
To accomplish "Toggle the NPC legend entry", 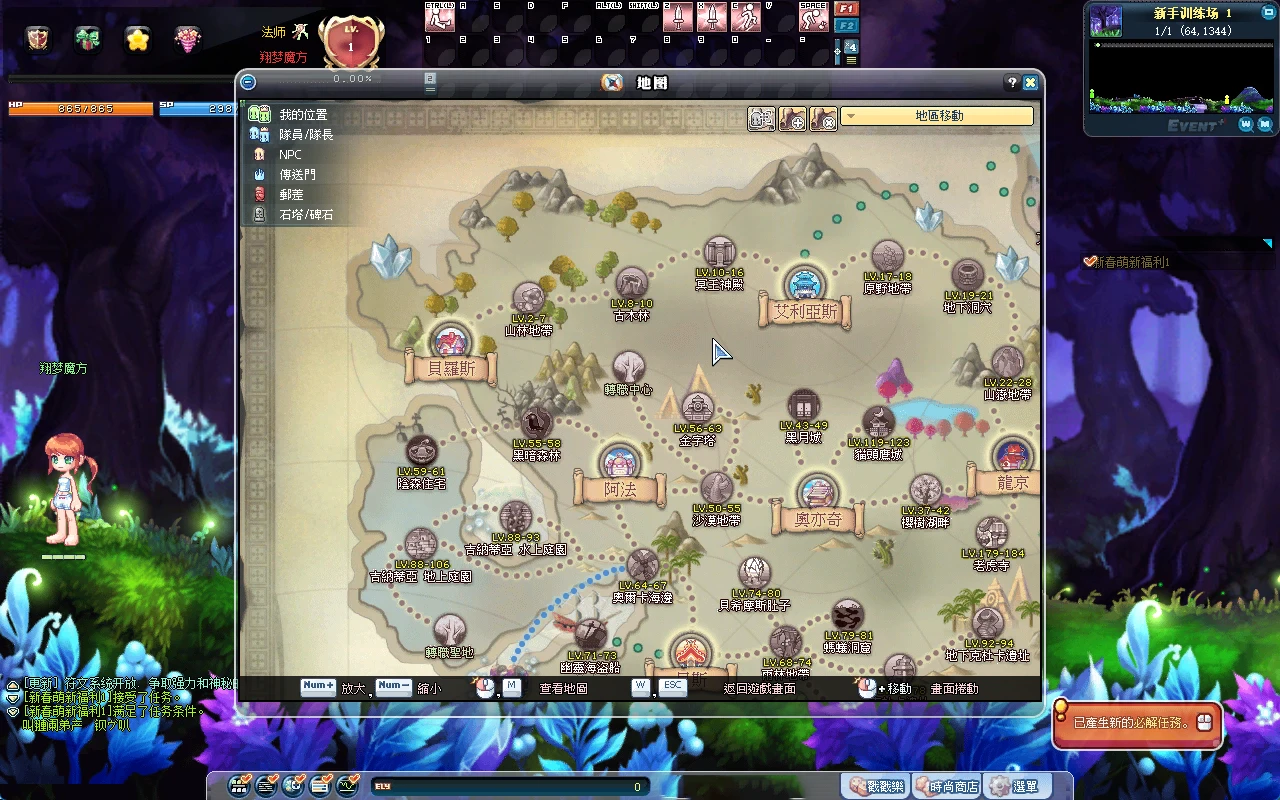I will (x=290, y=155).
